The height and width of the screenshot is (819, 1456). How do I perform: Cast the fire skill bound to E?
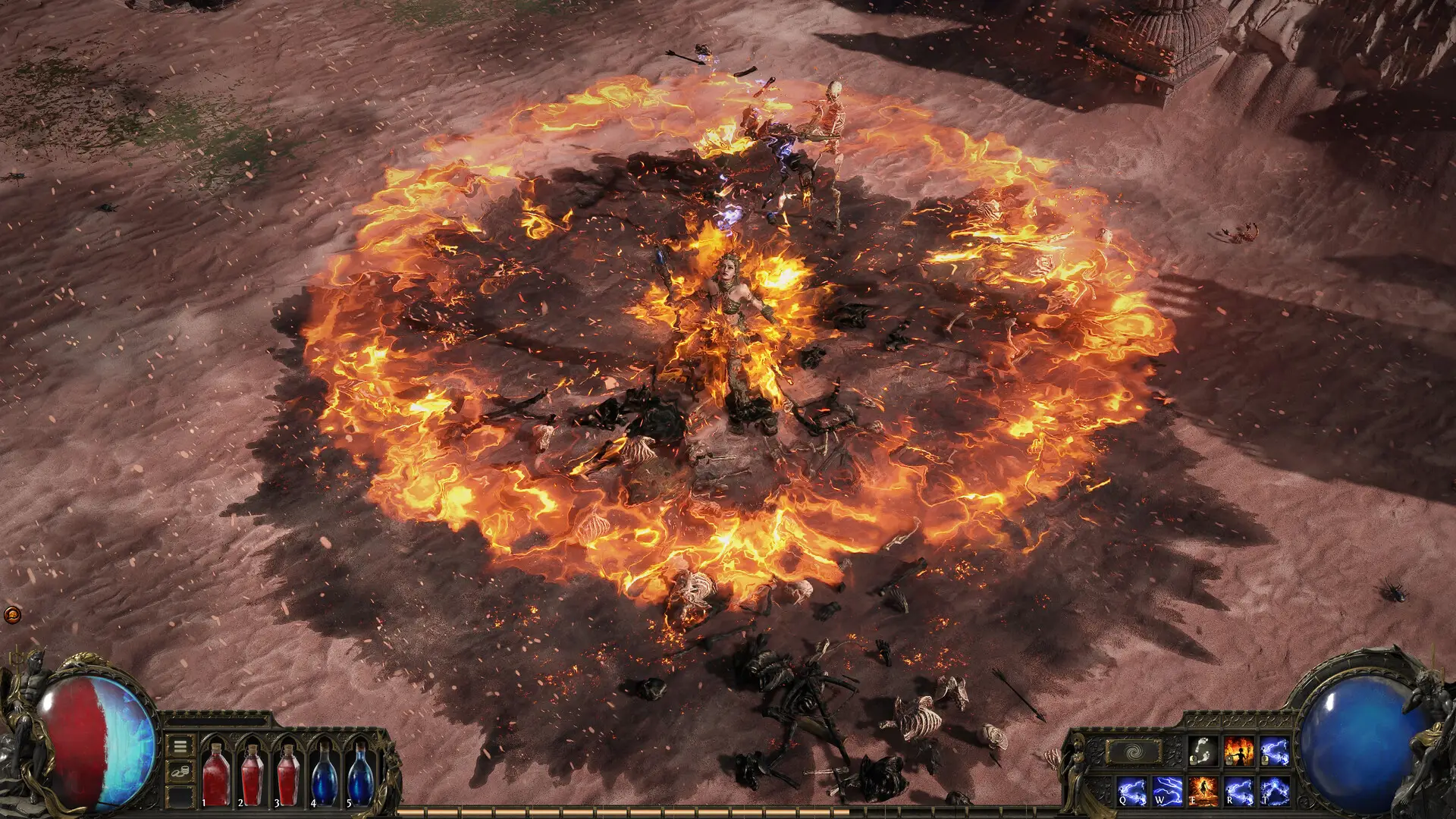pyautogui.click(x=1203, y=792)
